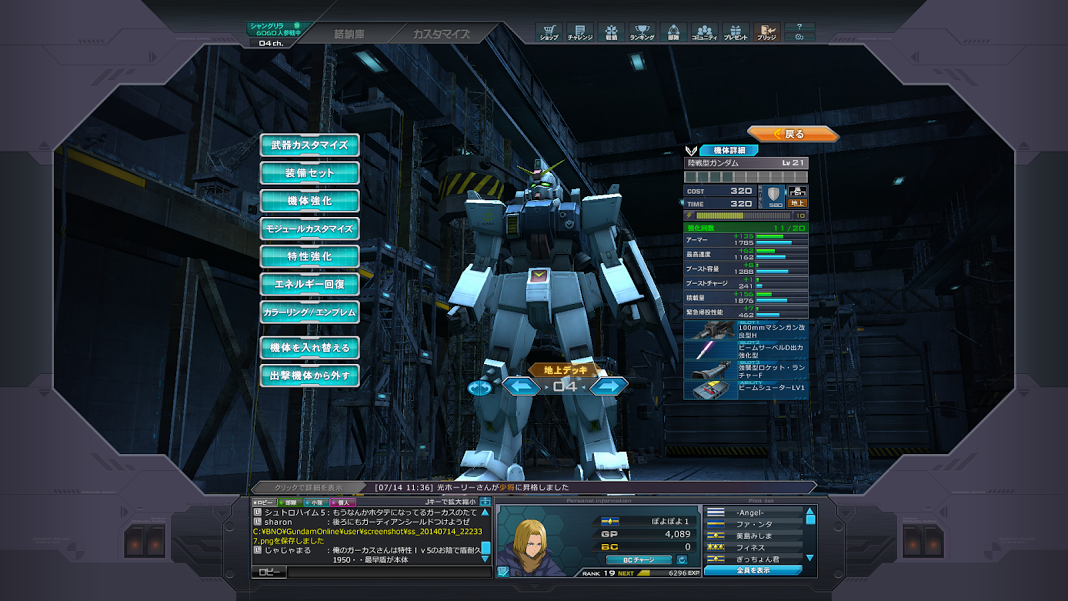Viewport: 1068px width, 601px height.
Task: Select the 装備セット equipment set button
Action: coord(310,173)
